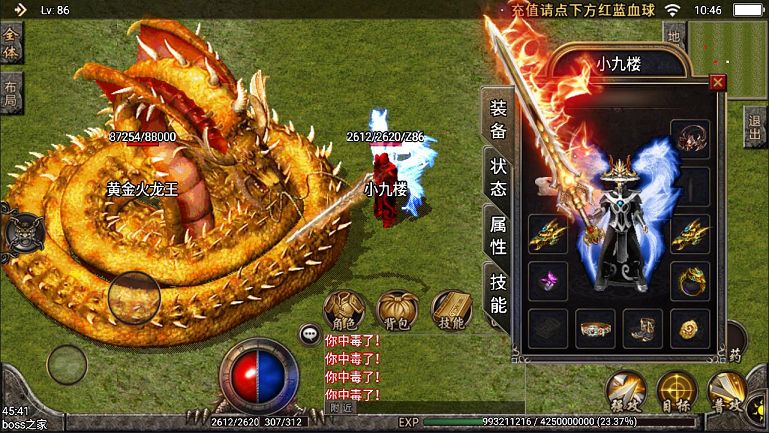
Task: Select the 附近 nearby chat channel
Action: click(341, 407)
